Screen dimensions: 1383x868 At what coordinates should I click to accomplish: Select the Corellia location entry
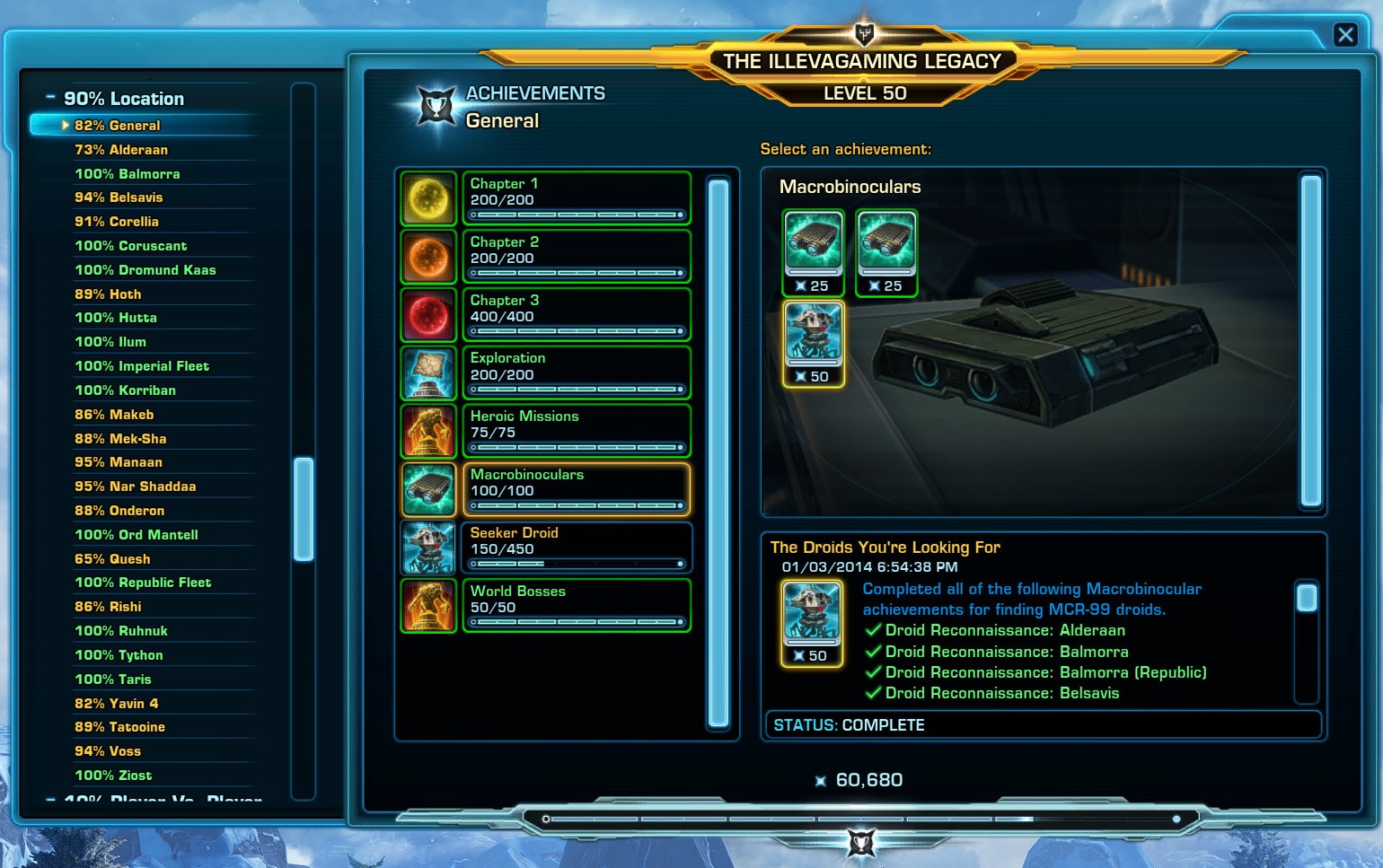pyautogui.click(x=116, y=222)
